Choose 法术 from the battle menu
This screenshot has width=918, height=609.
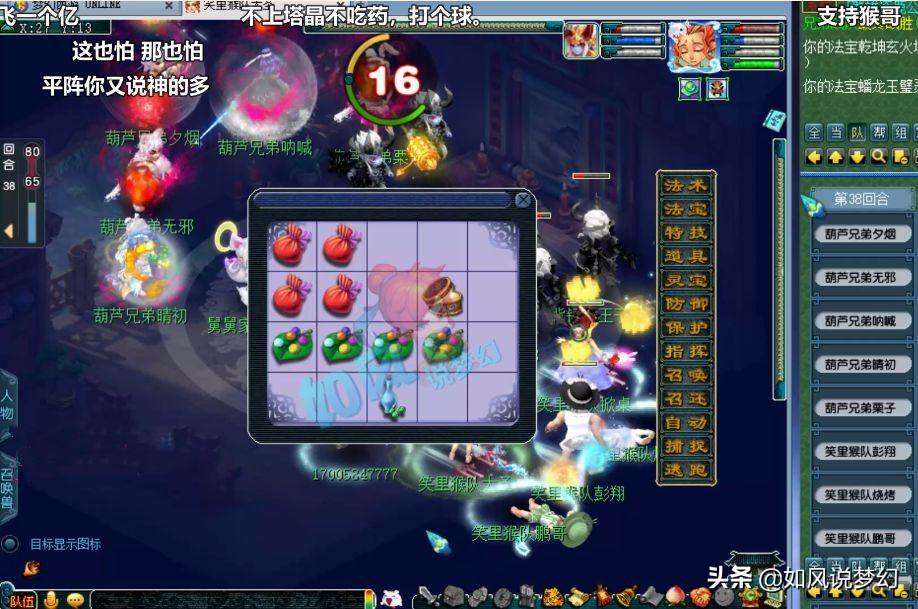coord(686,186)
